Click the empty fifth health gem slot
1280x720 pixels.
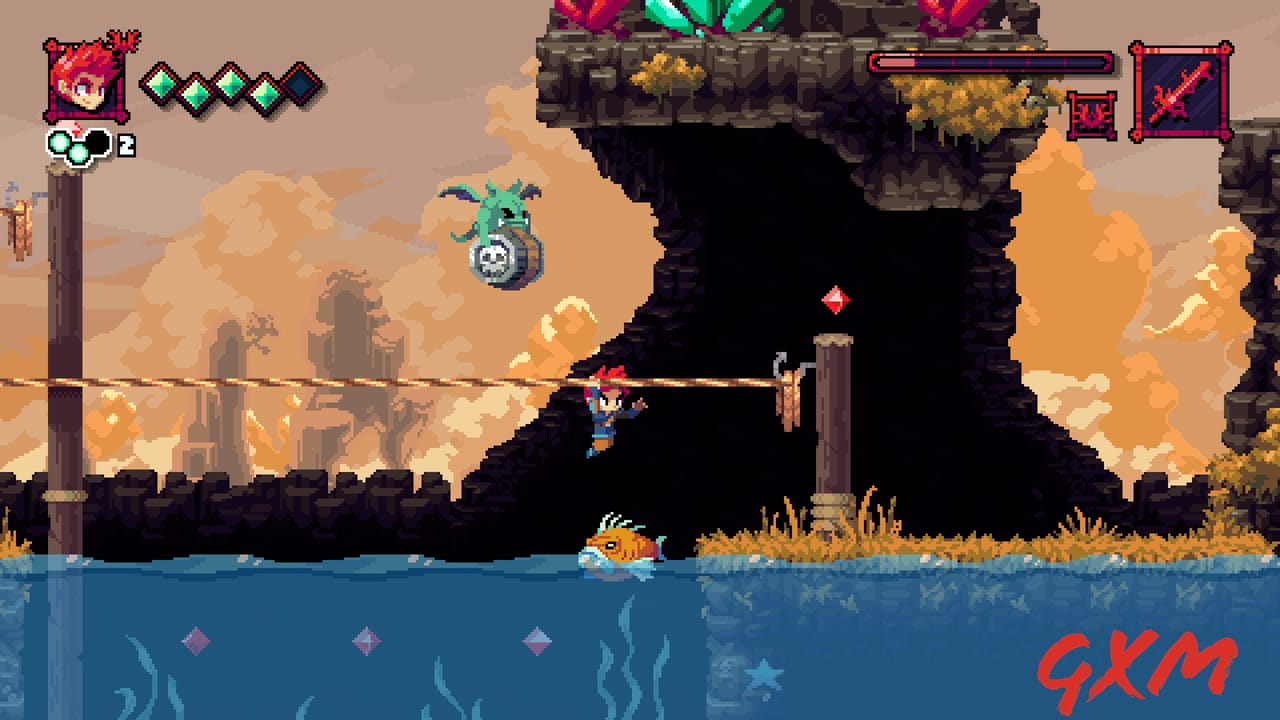[x=302, y=86]
